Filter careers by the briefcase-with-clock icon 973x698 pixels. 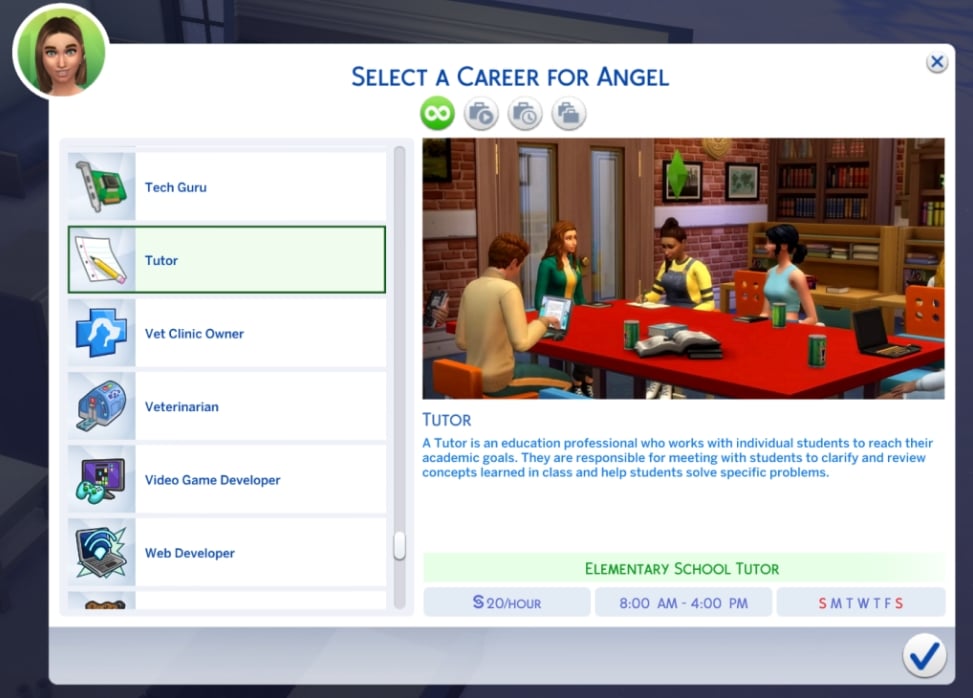click(x=525, y=114)
